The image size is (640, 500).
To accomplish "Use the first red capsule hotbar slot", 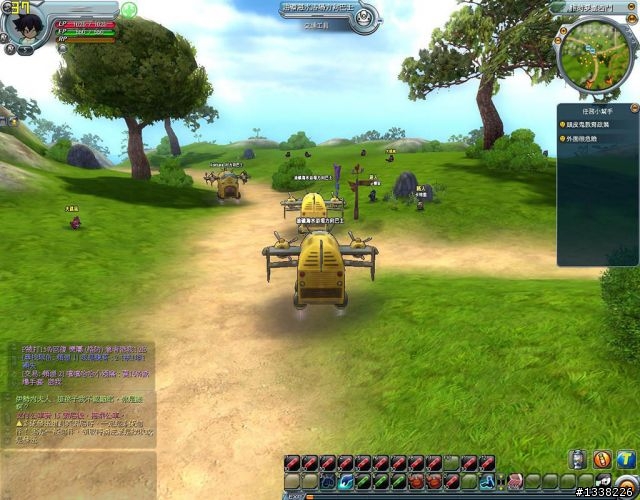I will point(292,463).
